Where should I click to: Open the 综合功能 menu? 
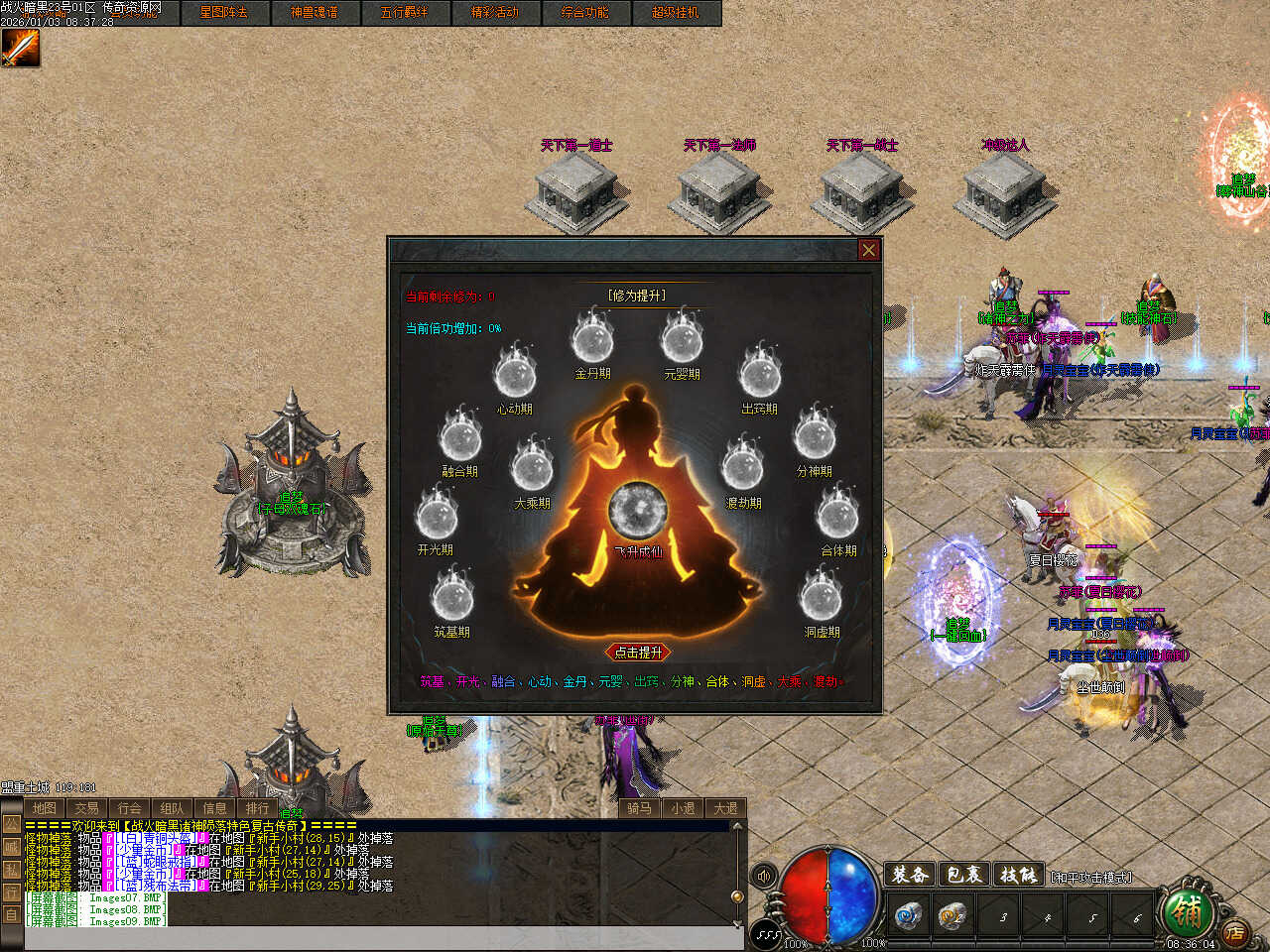(x=584, y=13)
